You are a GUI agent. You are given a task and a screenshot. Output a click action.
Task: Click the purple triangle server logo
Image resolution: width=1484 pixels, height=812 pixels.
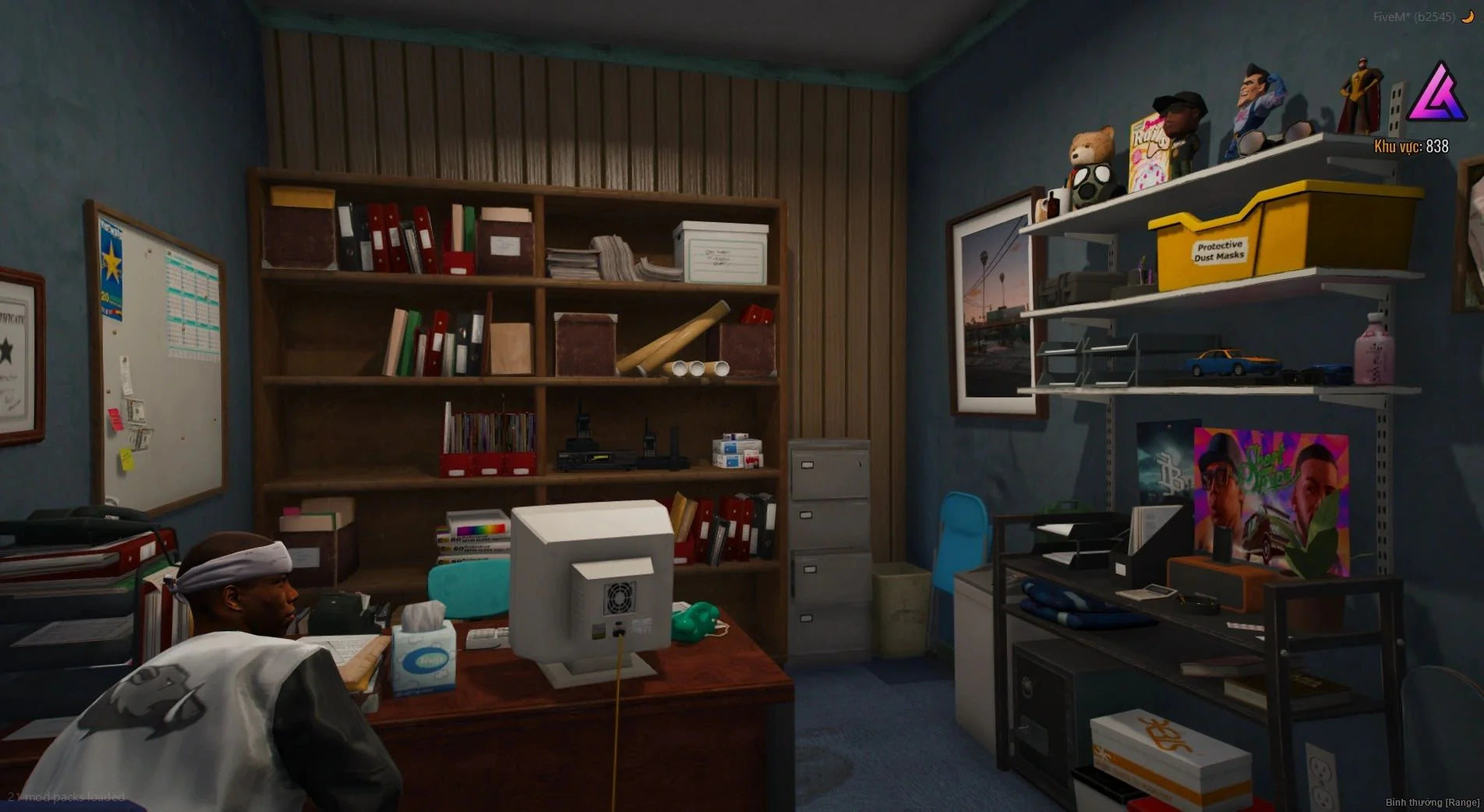tap(1436, 94)
